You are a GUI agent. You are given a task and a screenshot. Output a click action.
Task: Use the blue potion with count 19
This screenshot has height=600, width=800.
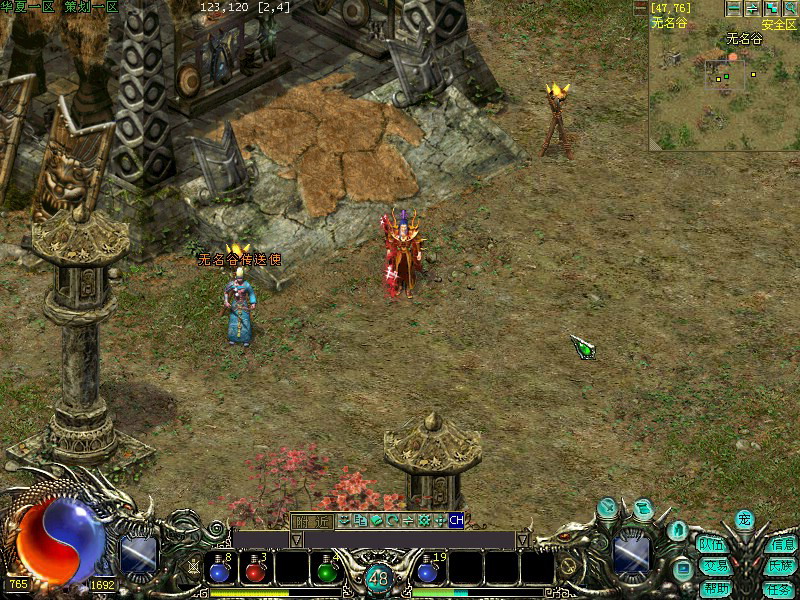pos(430,568)
